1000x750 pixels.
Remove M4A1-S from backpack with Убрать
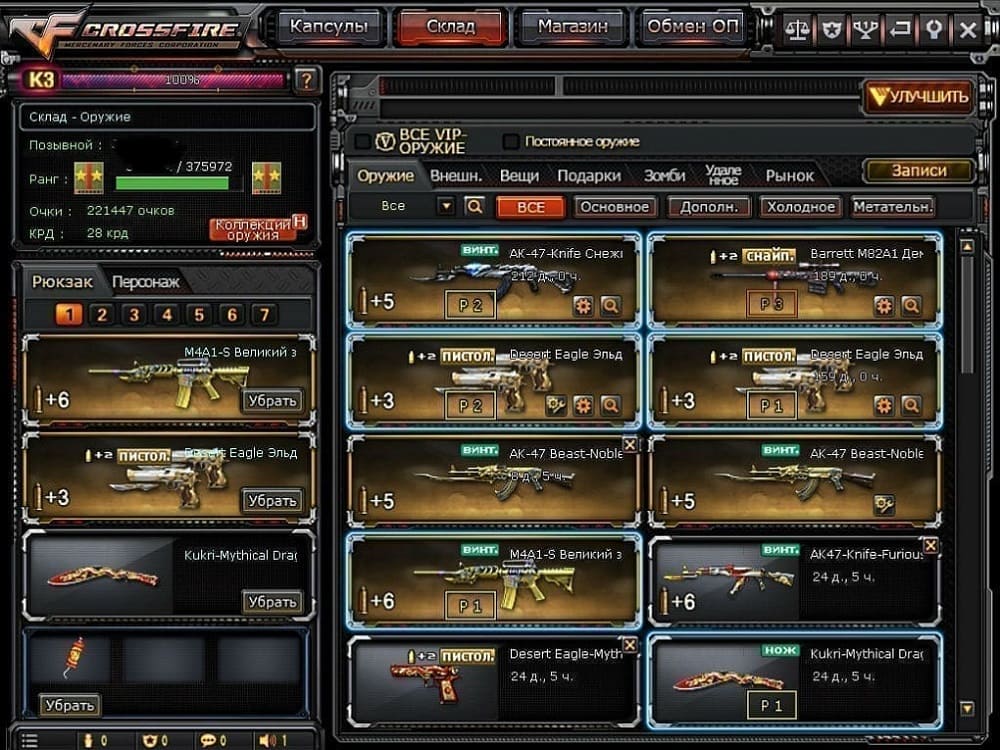point(272,401)
